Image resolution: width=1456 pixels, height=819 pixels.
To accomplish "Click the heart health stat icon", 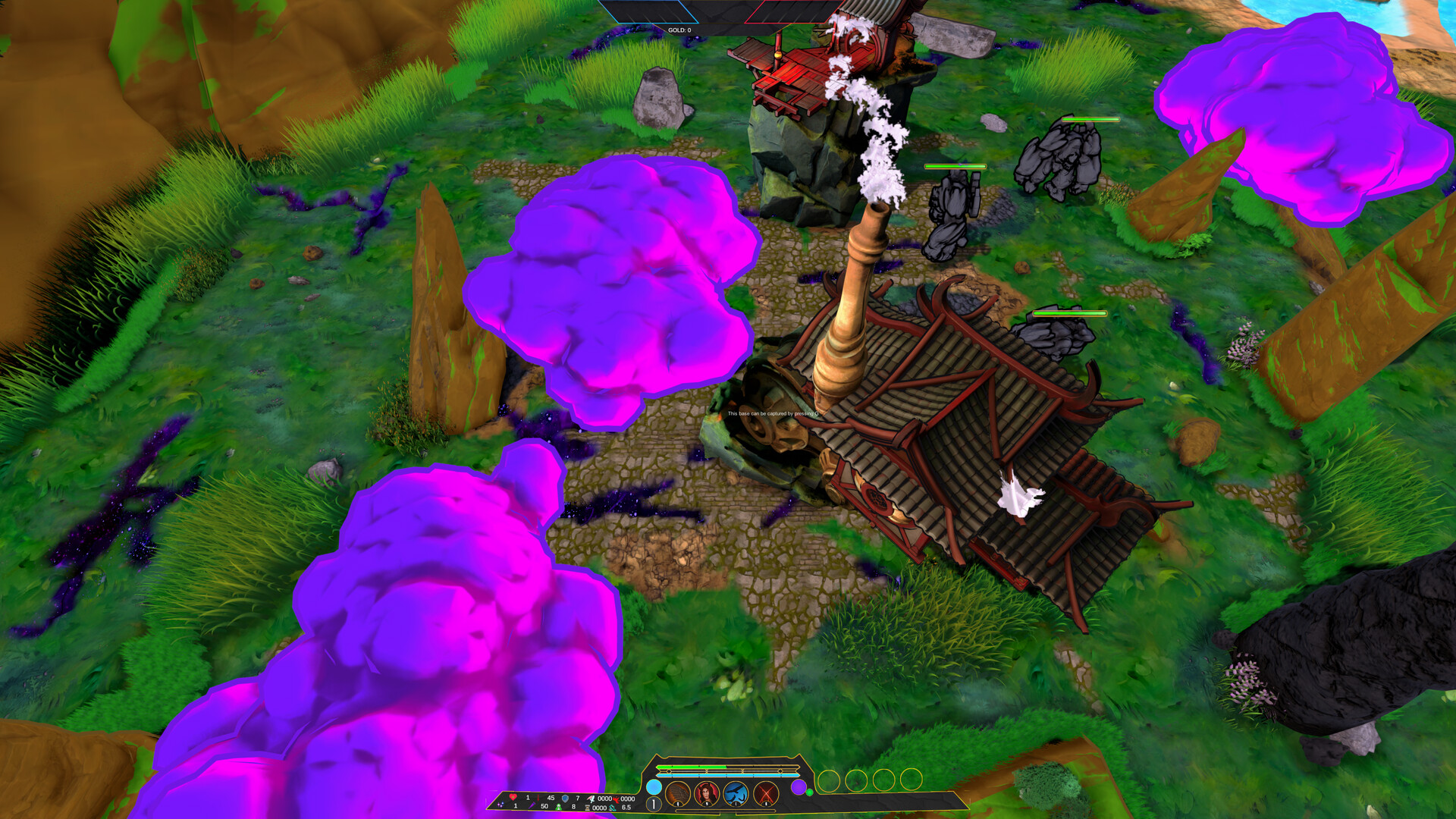I will click(512, 797).
